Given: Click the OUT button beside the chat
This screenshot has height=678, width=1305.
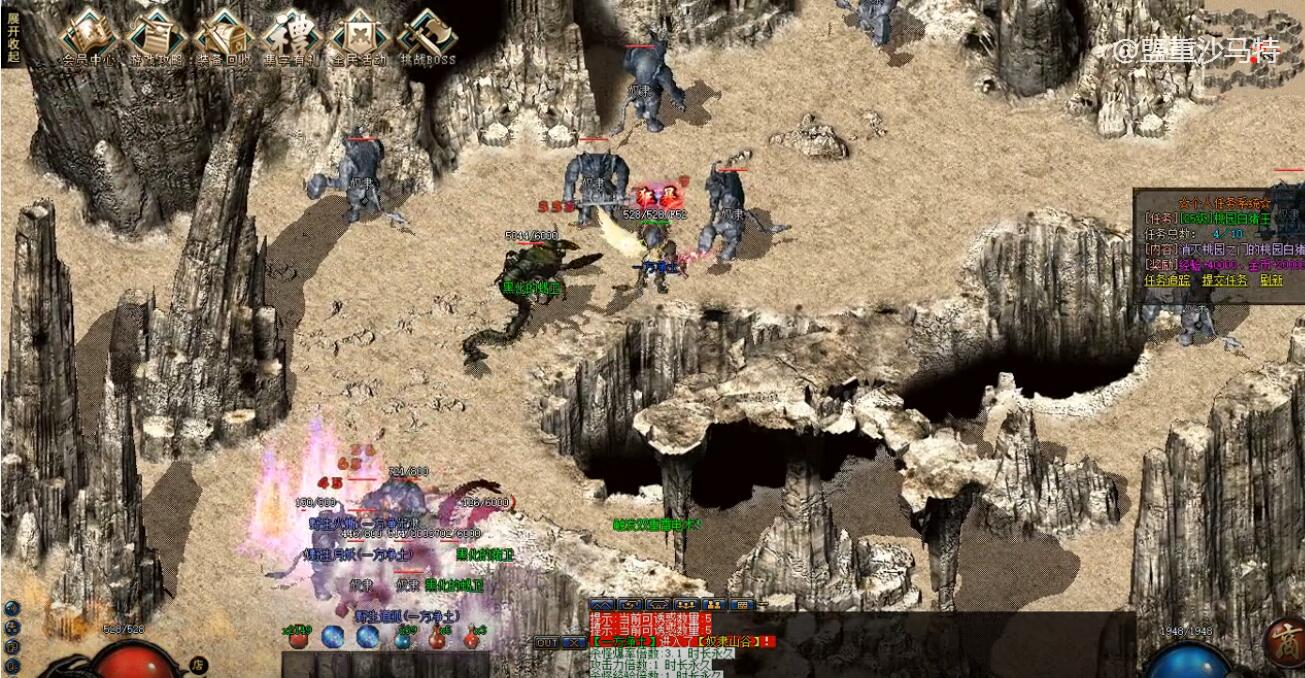Looking at the screenshot, I should click(x=547, y=642).
